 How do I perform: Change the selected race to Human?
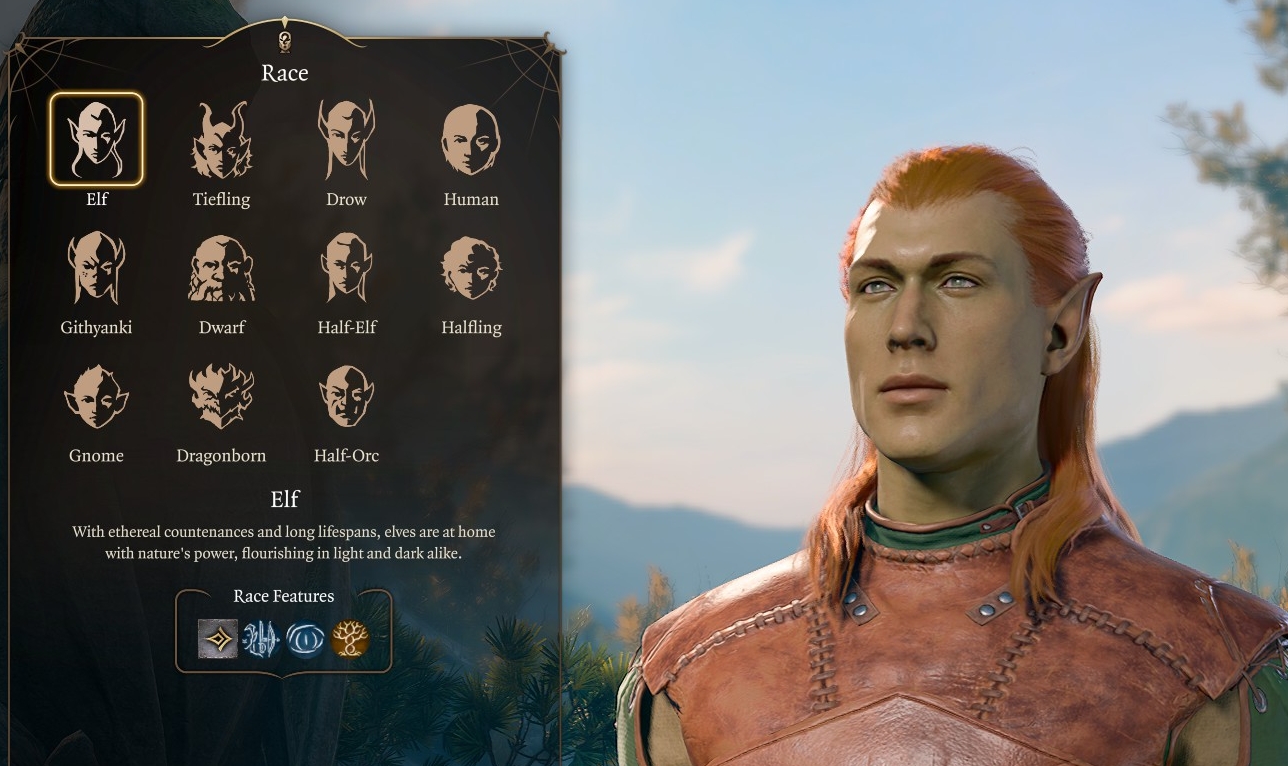pyautogui.click(x=471, y=139)
